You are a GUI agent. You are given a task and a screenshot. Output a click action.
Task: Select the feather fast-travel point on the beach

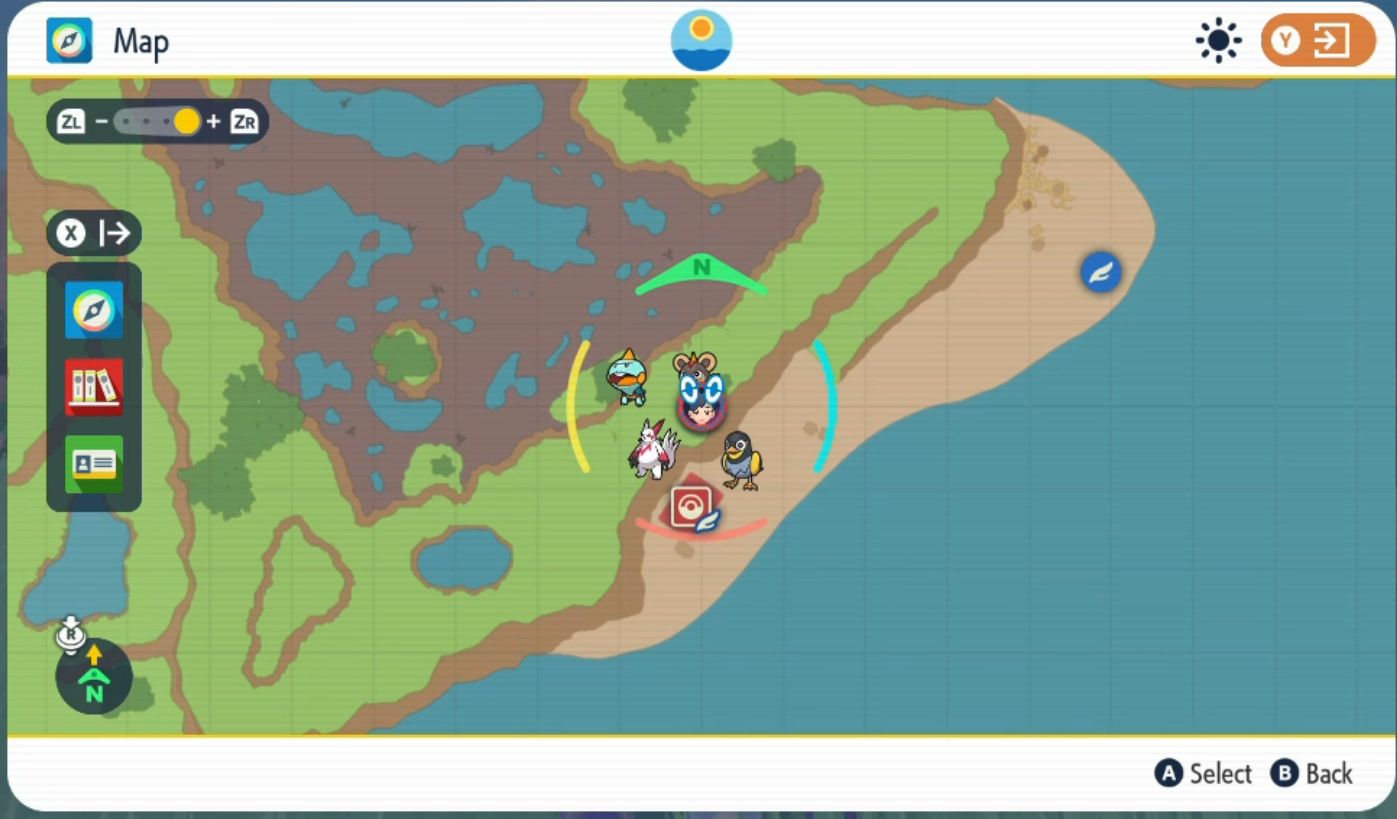(1099, 271)
